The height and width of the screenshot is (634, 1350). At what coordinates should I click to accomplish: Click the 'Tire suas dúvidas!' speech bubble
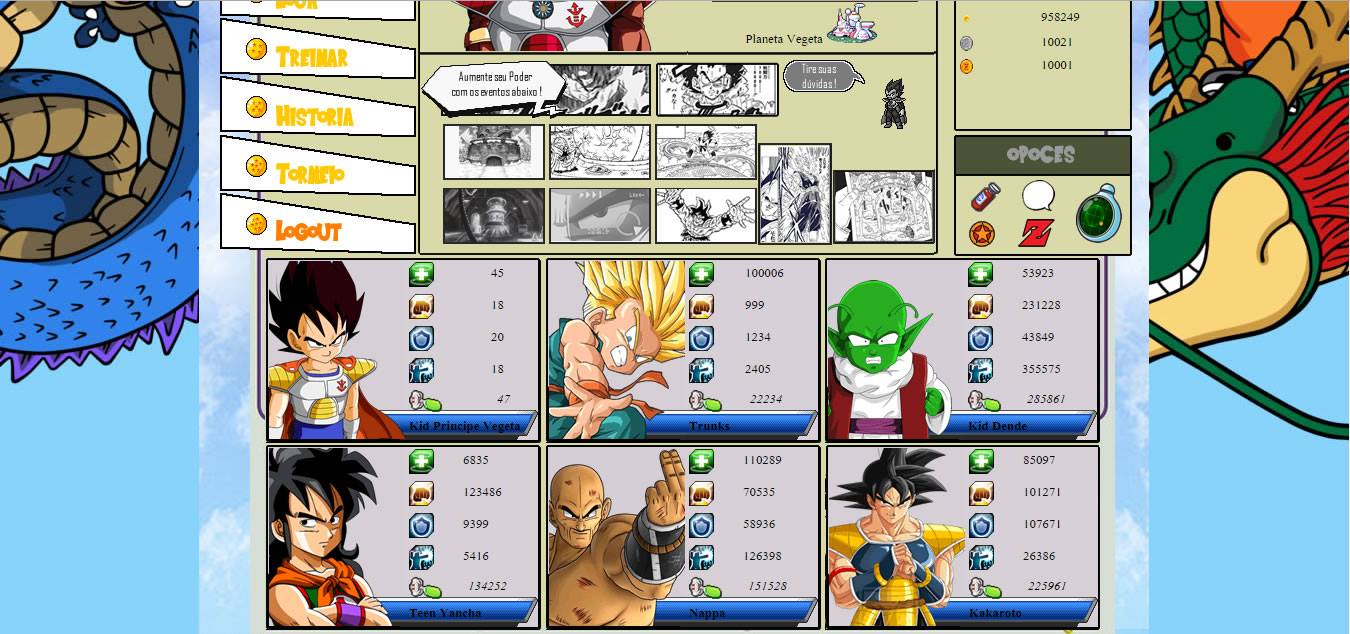tap(819, 76)
